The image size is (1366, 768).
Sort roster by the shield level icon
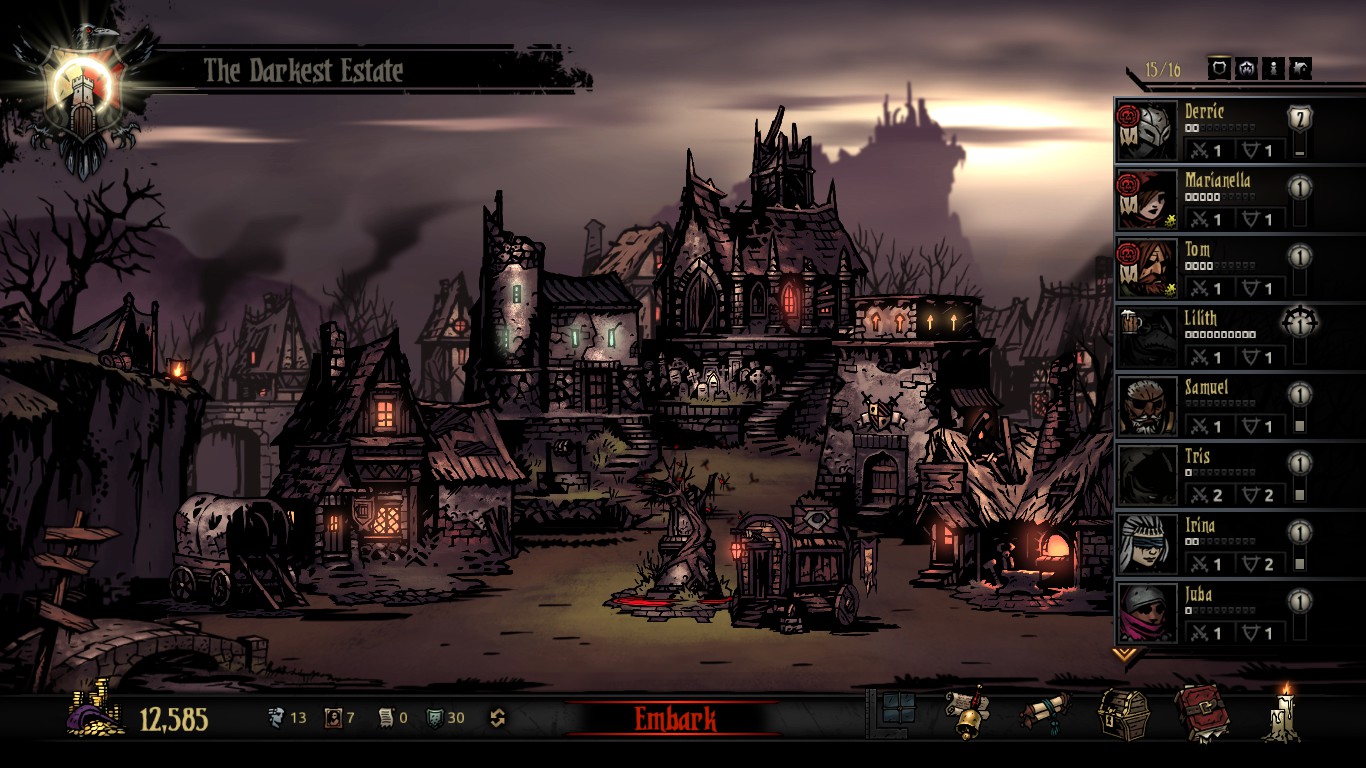(1219, 68)
